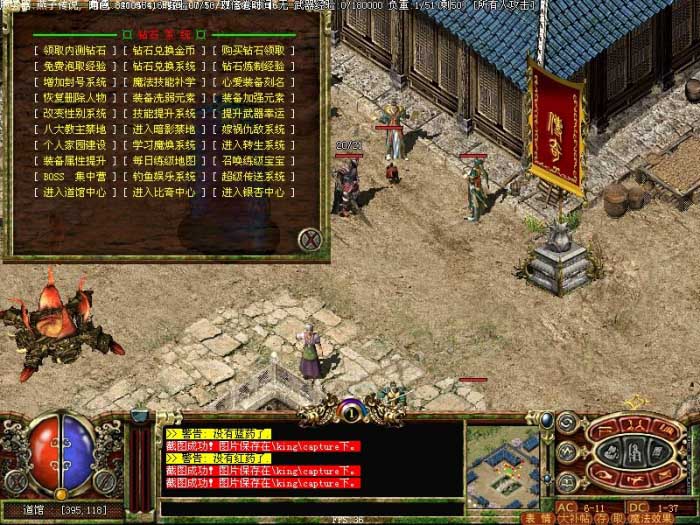700x525 pixels.
Task: Choose 进入转生系统 option
Action: [x=253, y=145]
